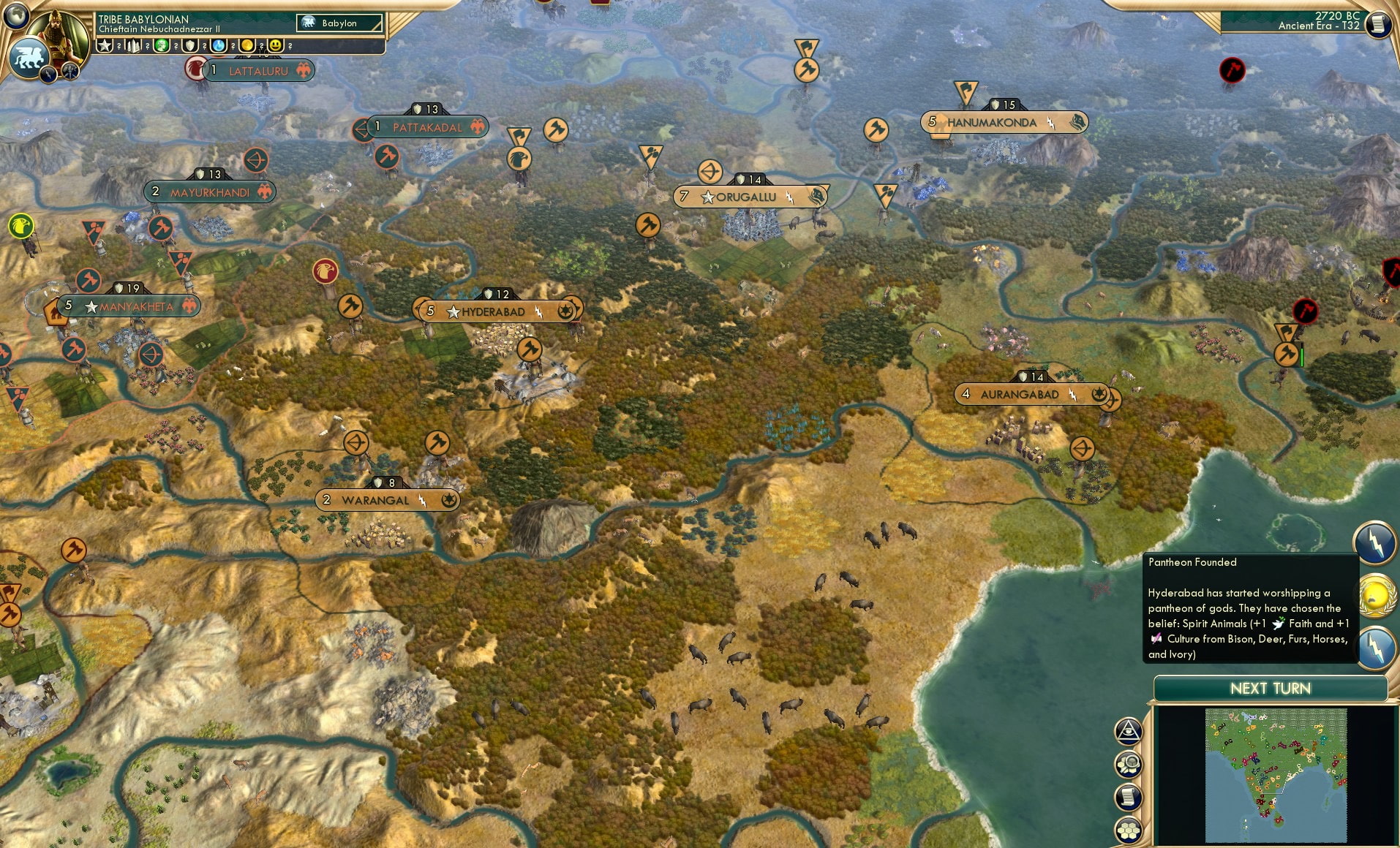Click the red eagle barbarian encampment icon near Hyderabad

coord(325,270)
